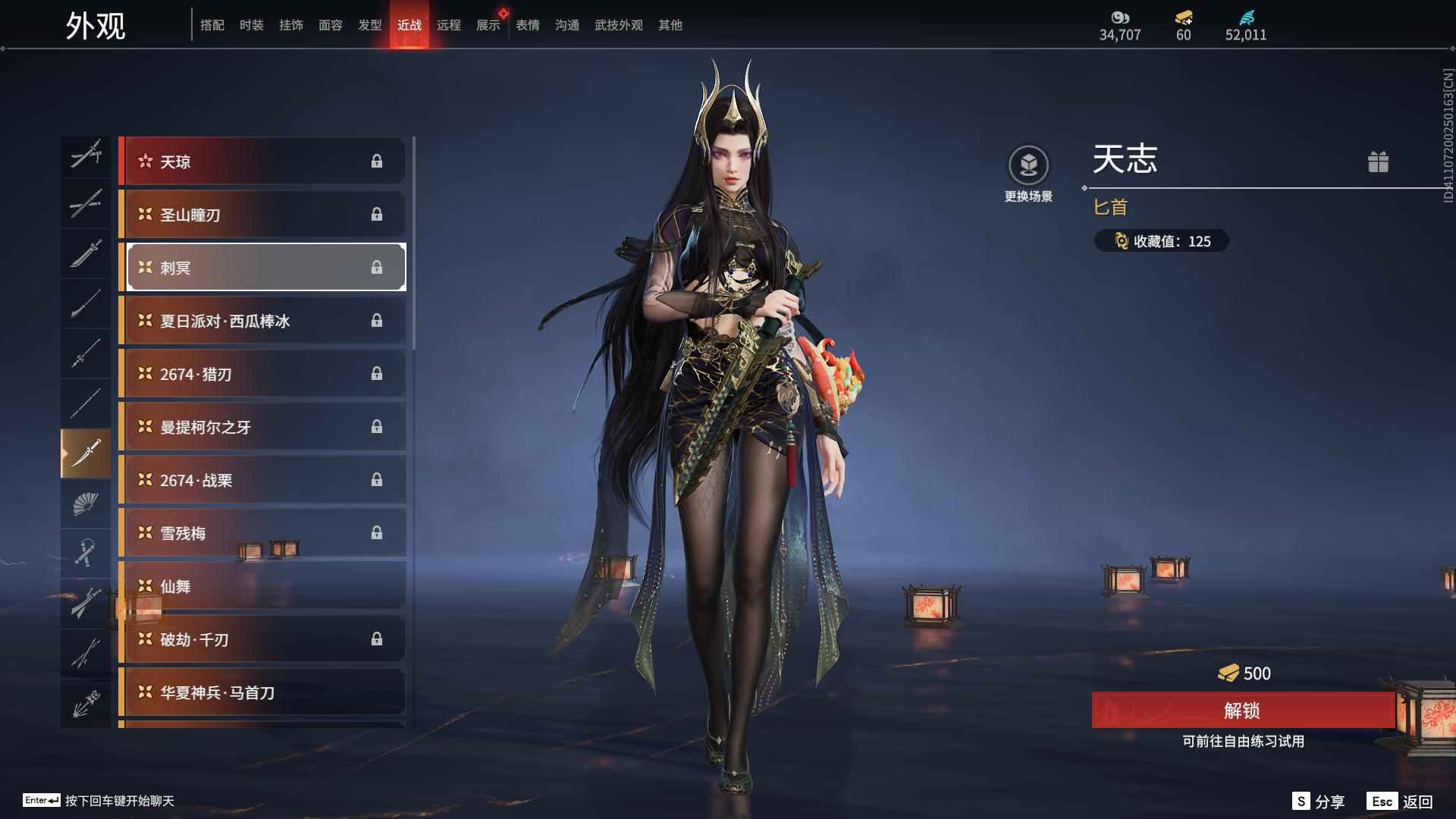Click the 收藏值 collection value badge
1456x819 pixels.
tap(1161, 241)
